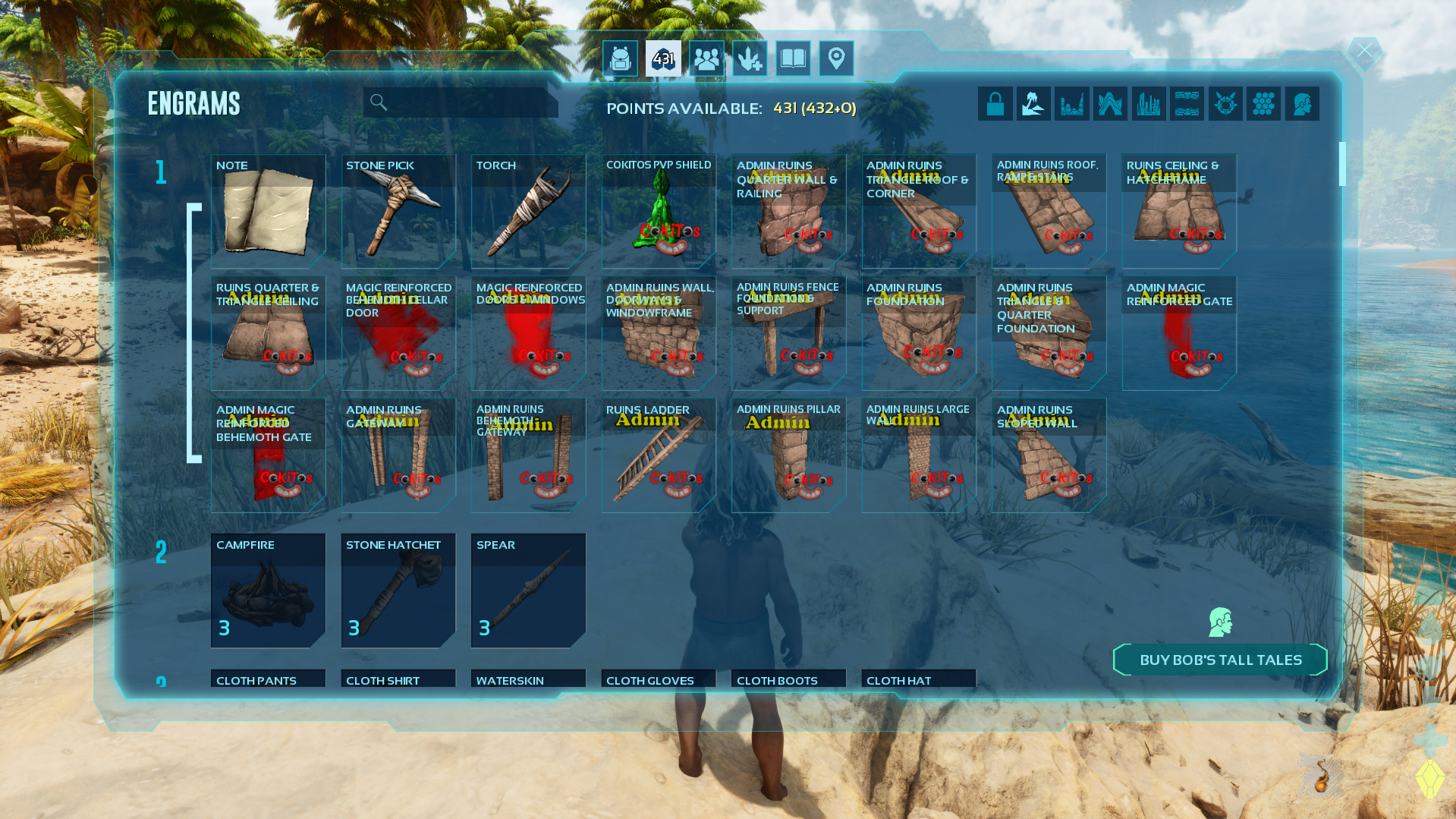The width and height of the screenshot is (1456, 819).
Task: Pick the Cokitos PVP Shield engram
Action: (x=659, y=212)
